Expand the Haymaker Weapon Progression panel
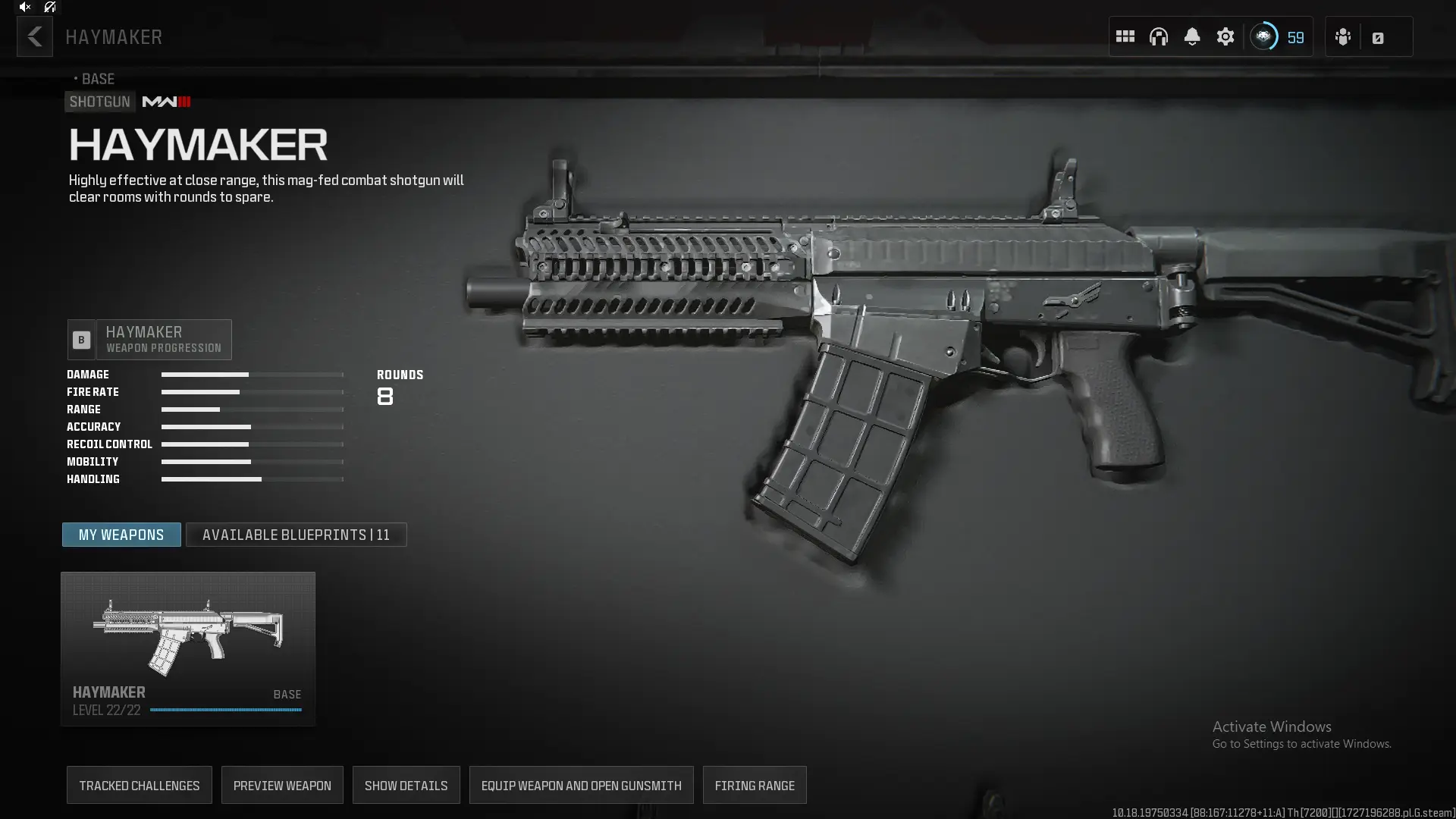The width and height of the screenshot is (1456, 819). pyautogui.click(x=164, y=339)
